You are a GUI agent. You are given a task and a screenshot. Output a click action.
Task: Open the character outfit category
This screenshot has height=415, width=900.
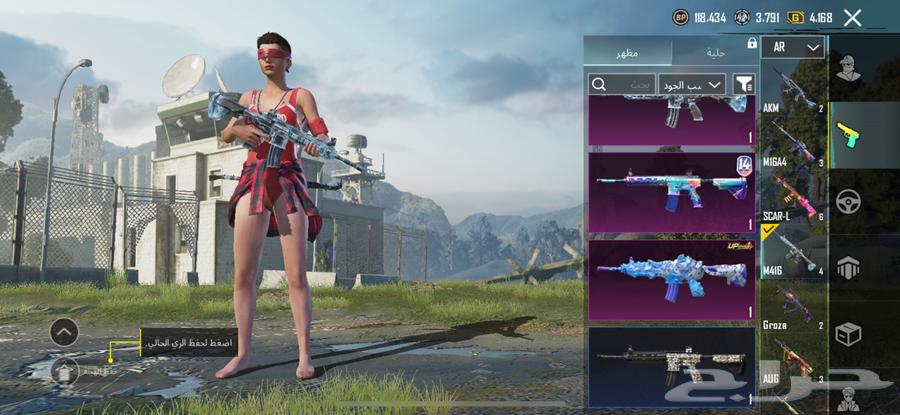(848, 69)
